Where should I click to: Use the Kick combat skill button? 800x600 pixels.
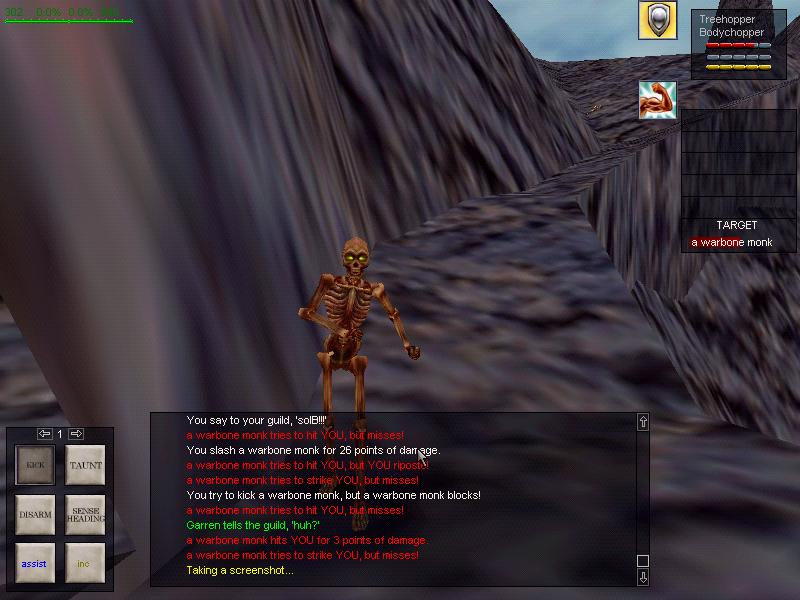pyautogui.click(x=36, y=465)
